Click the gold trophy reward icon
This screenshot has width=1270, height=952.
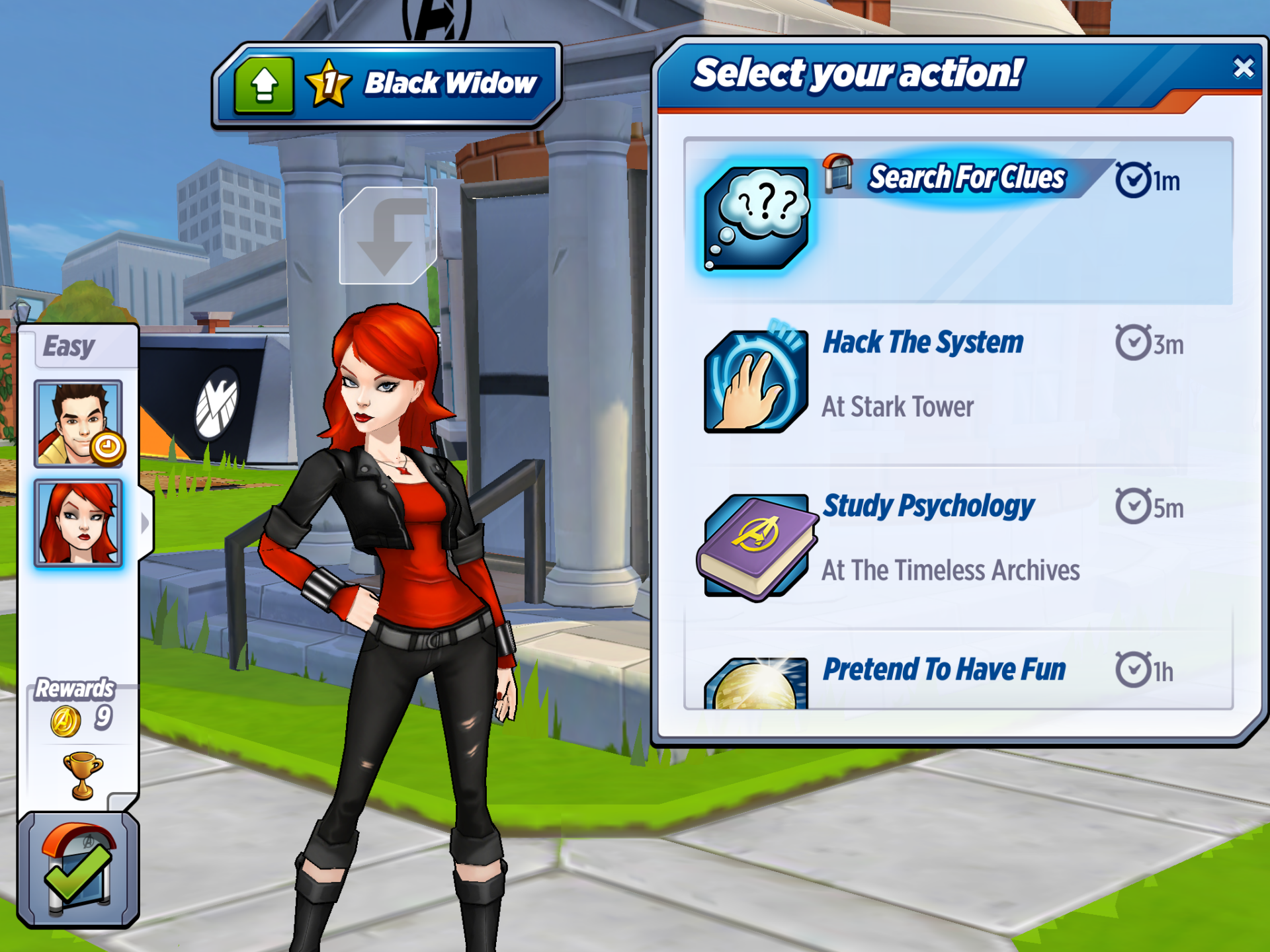tap(83, 775)
